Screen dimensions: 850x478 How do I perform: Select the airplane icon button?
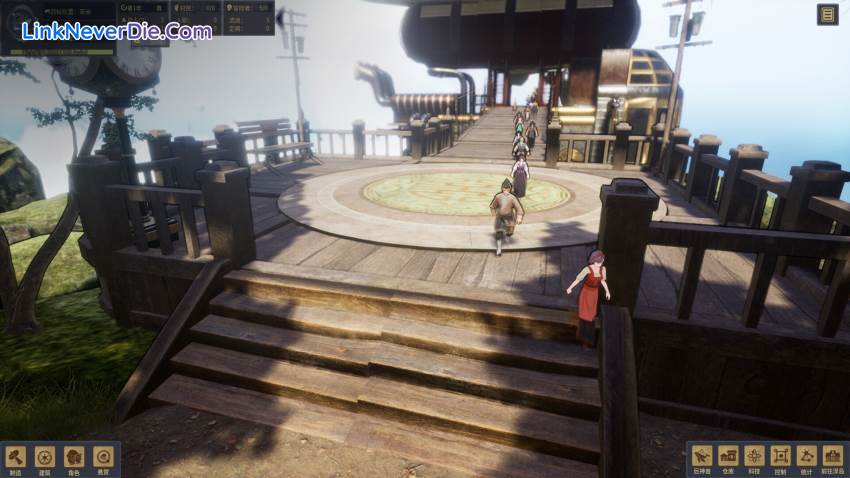click(702, 457)
